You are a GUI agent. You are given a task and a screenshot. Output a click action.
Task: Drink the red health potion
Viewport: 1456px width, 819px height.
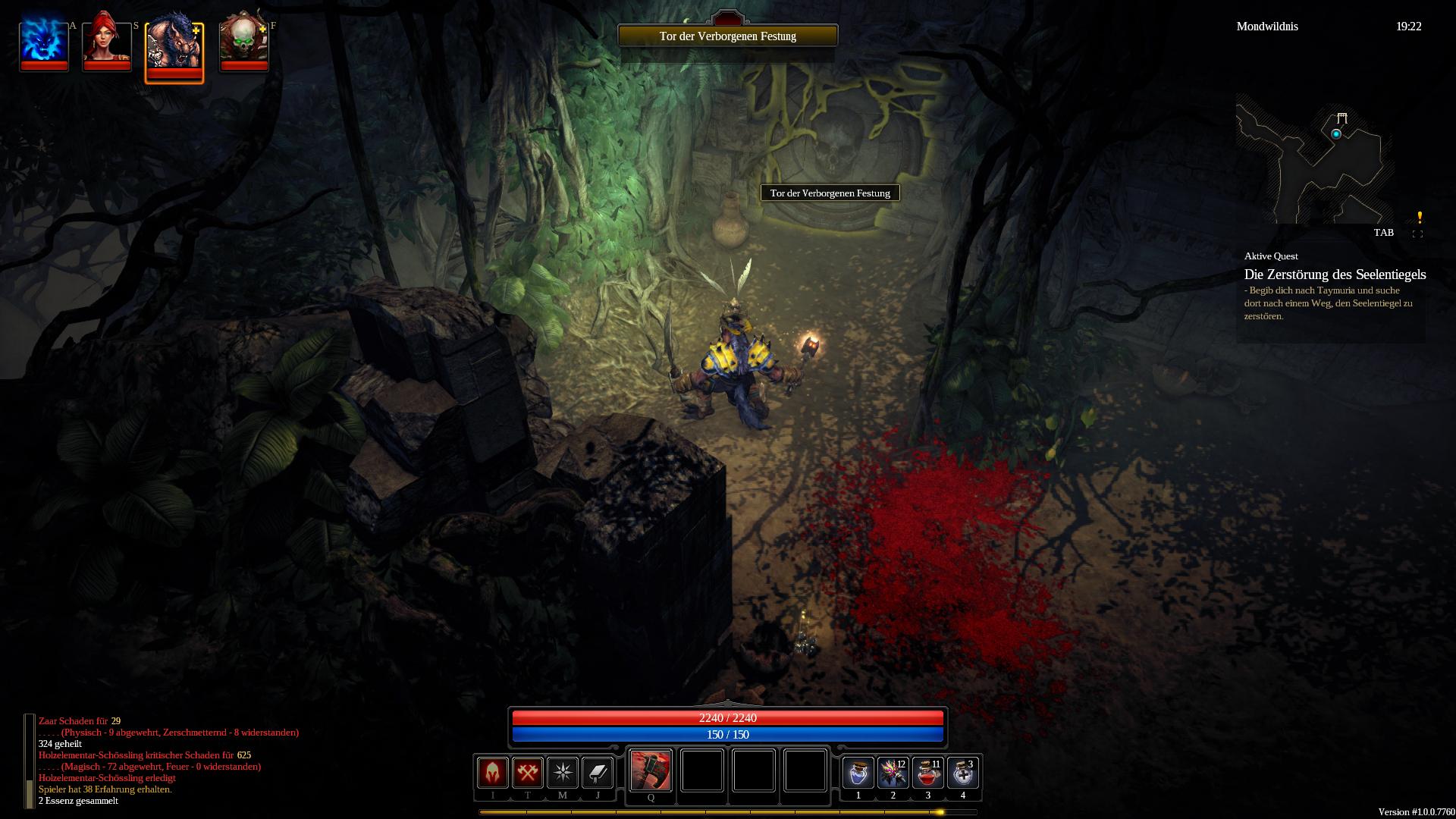(927, 773)
